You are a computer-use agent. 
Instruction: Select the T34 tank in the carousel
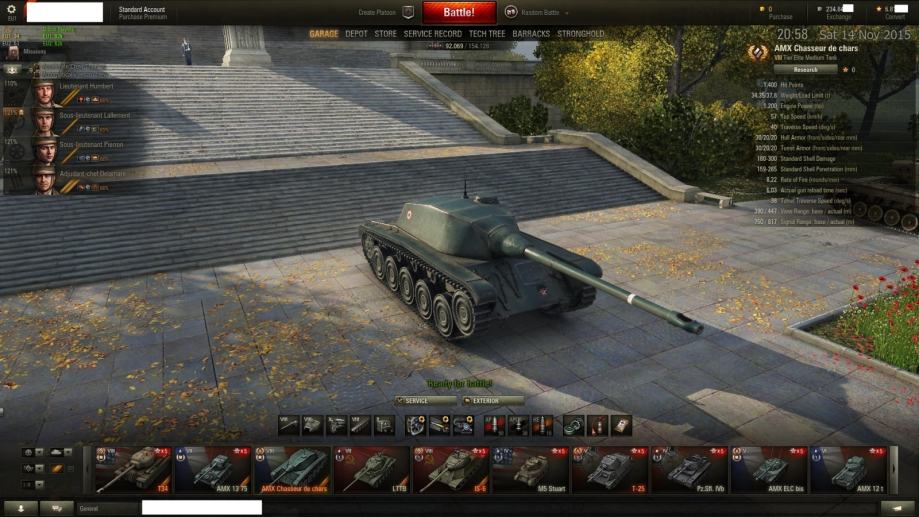tap(133, 470)
